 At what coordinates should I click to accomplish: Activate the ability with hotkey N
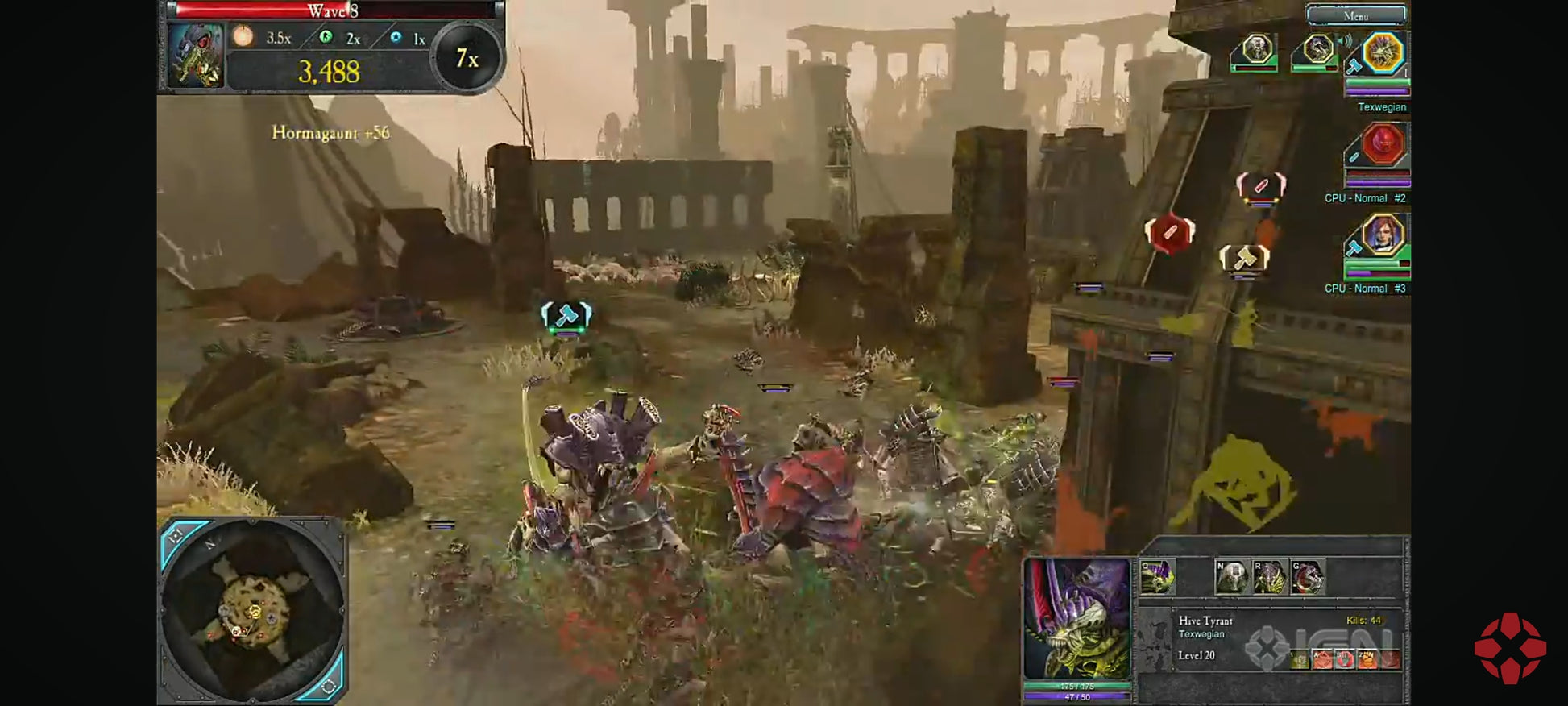click(1231, 577)
